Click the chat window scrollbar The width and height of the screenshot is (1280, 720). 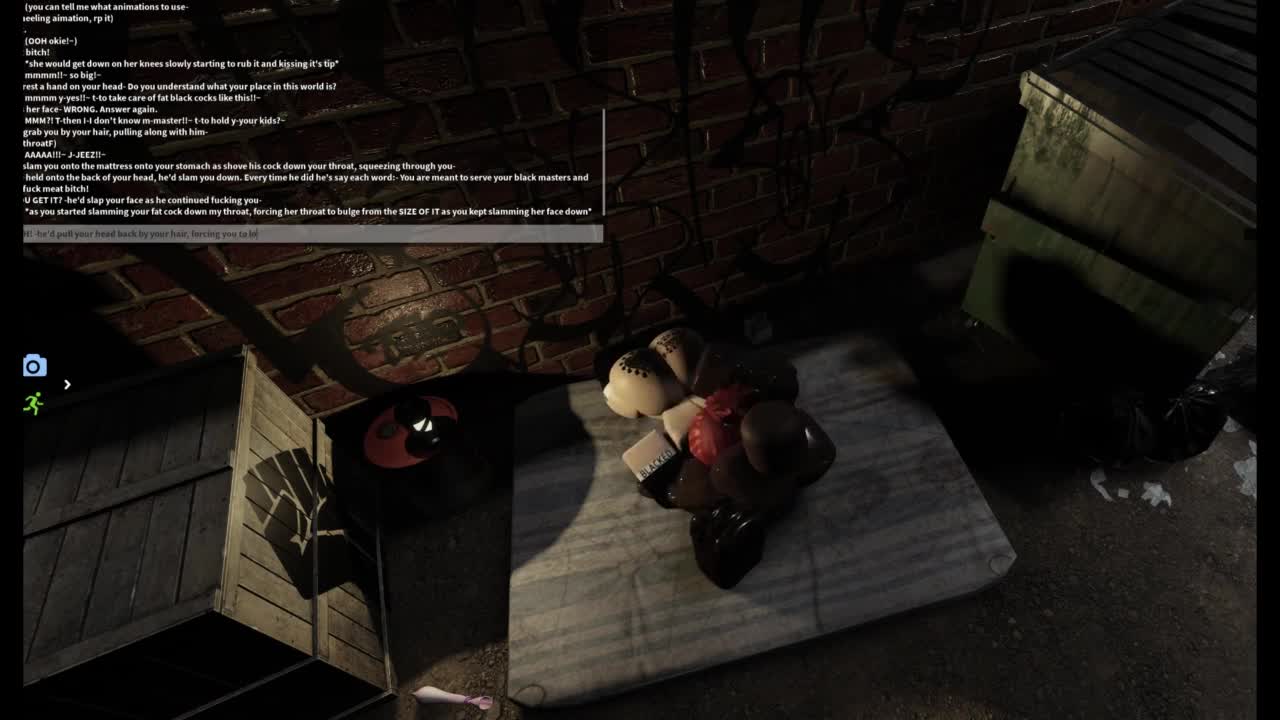[603, 160]
